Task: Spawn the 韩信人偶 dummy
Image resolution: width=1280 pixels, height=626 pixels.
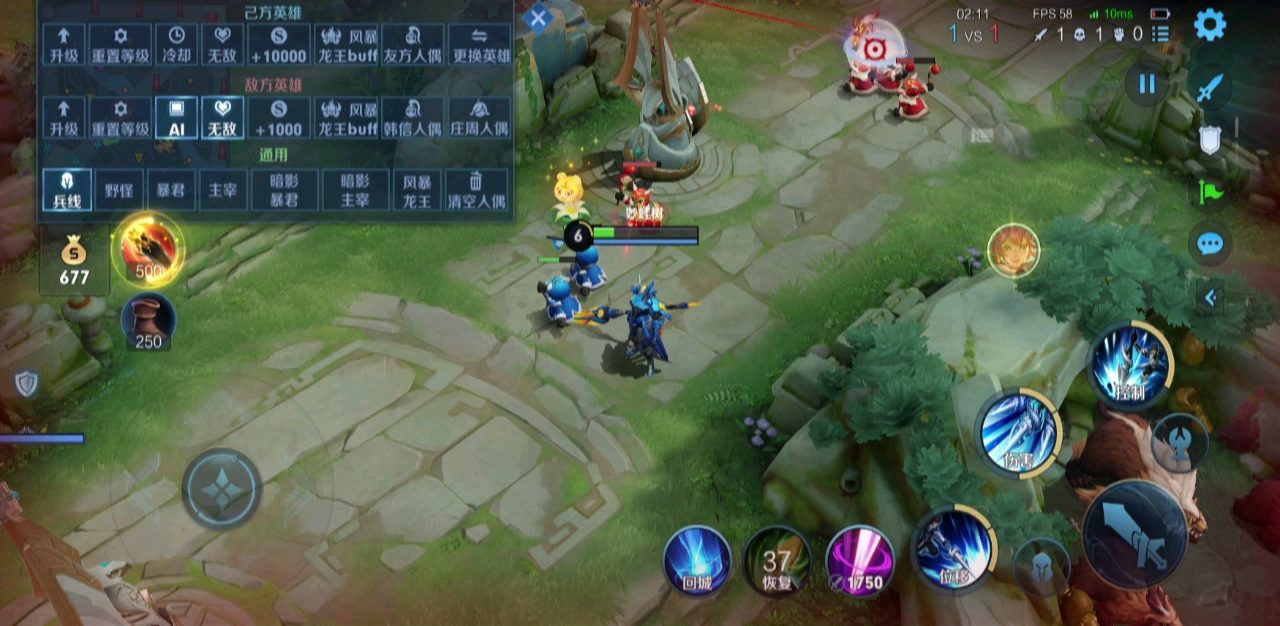Action: [x=412, y=117]
